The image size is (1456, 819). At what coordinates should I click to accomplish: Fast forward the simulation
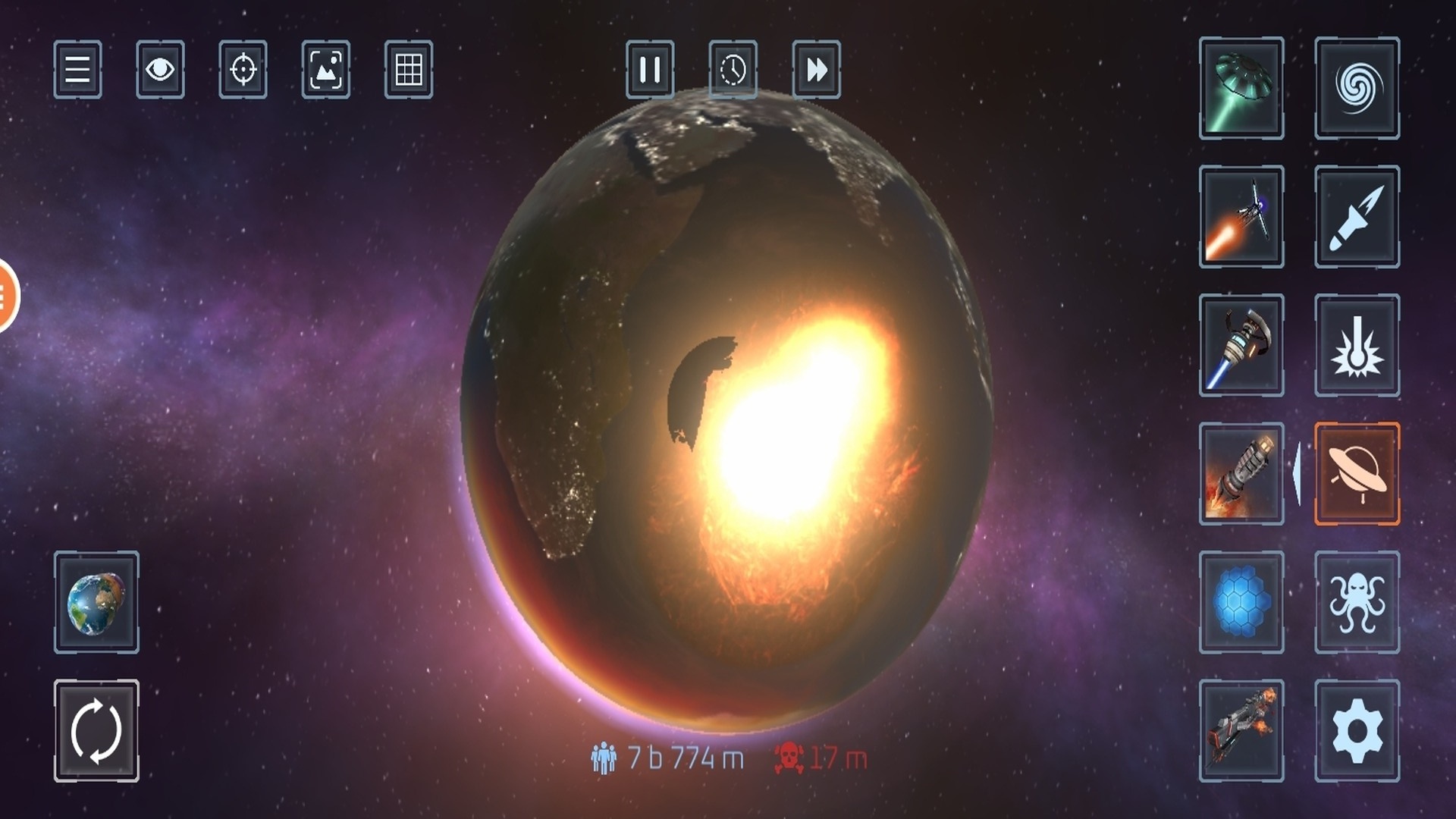[x=816, y=70]
